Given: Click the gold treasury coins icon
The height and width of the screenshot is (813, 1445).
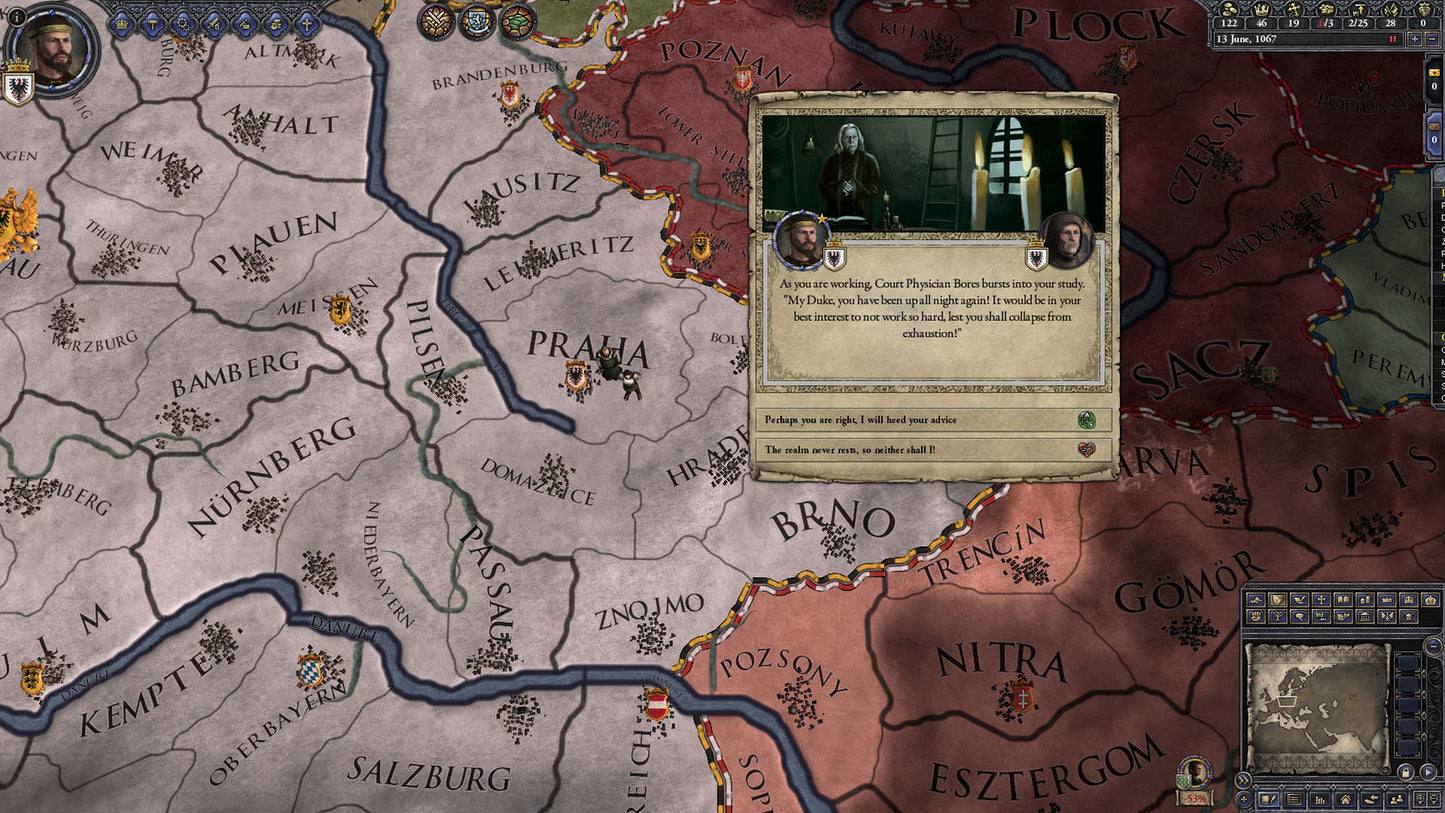Looking at the screenshot, I should [1230, 10].
